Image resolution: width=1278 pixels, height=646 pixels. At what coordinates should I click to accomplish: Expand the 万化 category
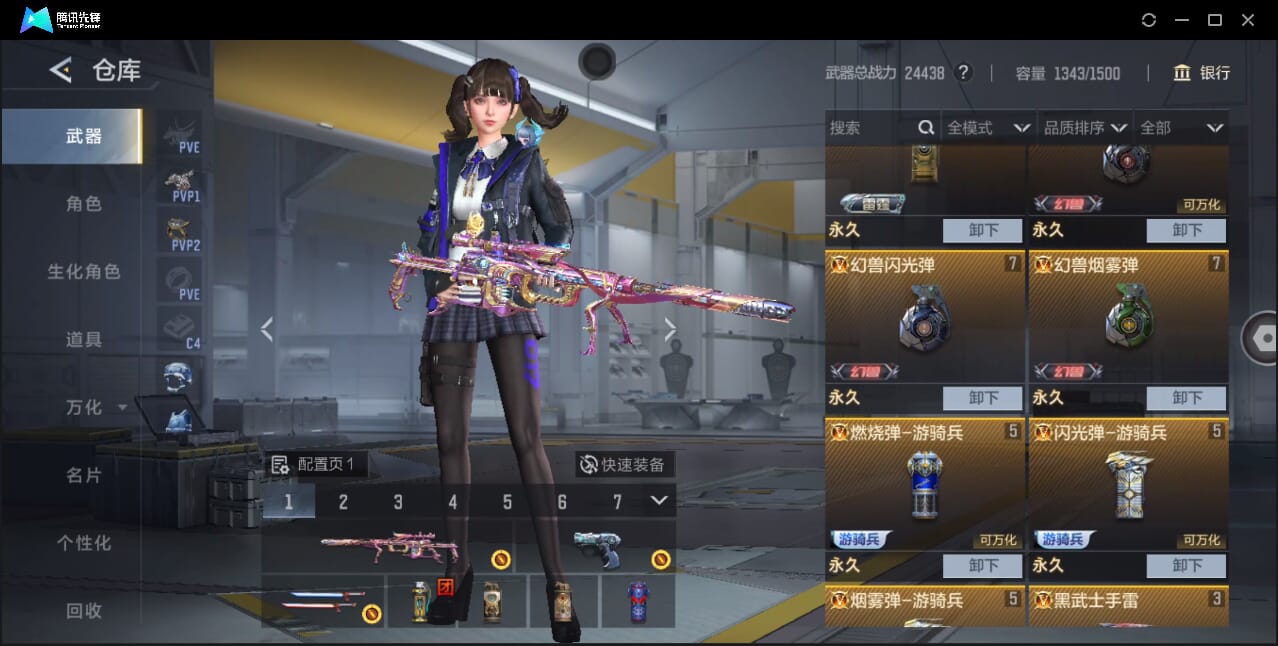click(x=95, y=408)
